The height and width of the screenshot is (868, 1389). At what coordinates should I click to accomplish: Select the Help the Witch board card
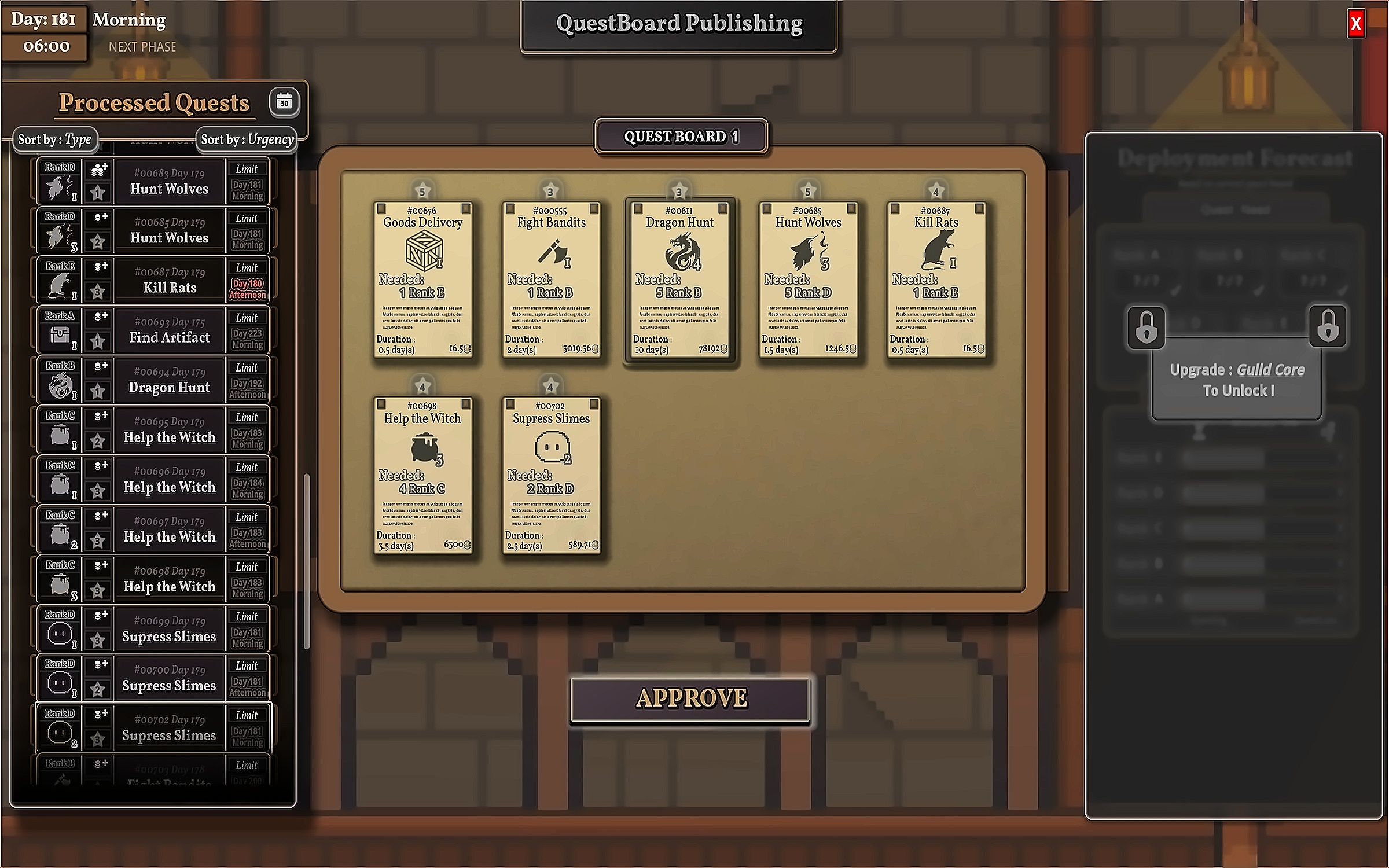click(x=423, y=475)
